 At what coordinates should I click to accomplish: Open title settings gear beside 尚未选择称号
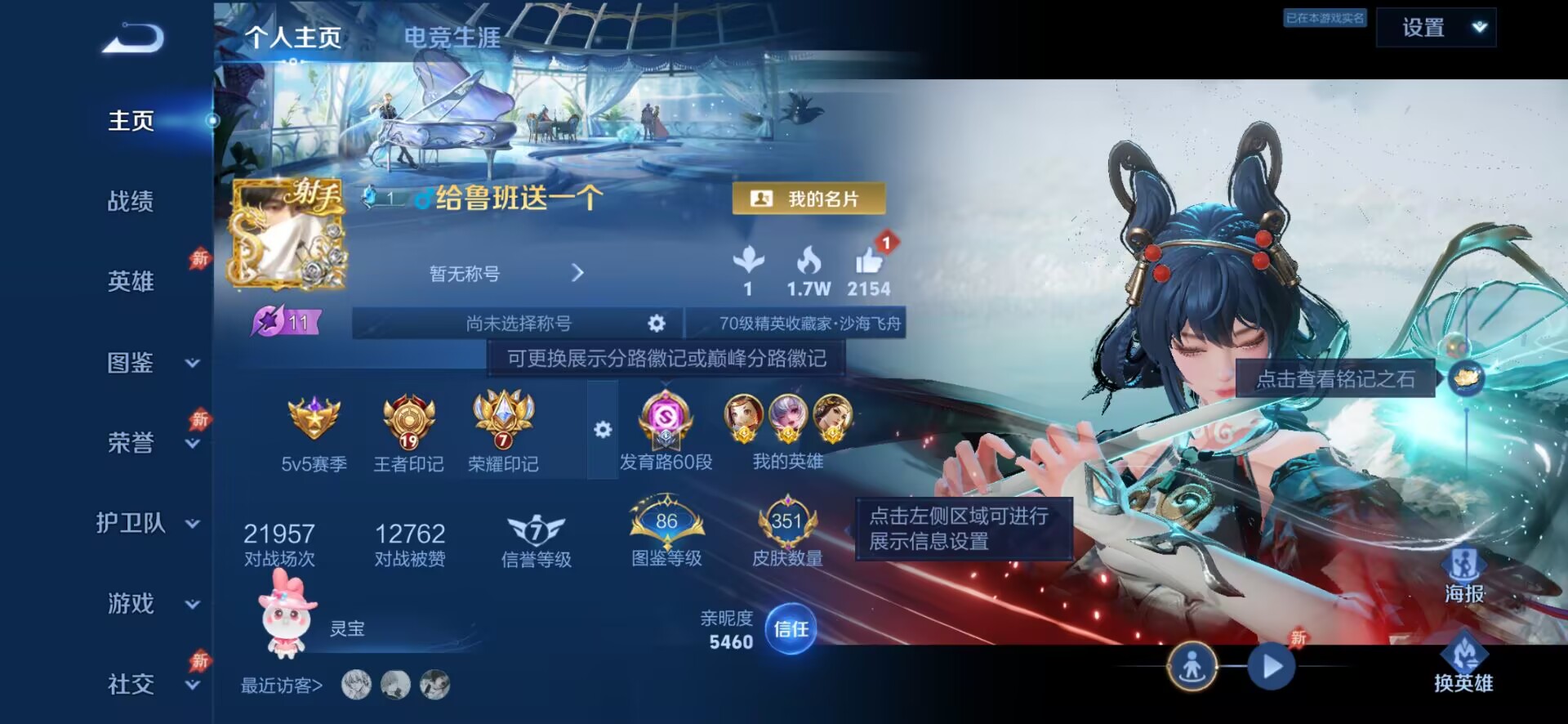click(658, 324)
